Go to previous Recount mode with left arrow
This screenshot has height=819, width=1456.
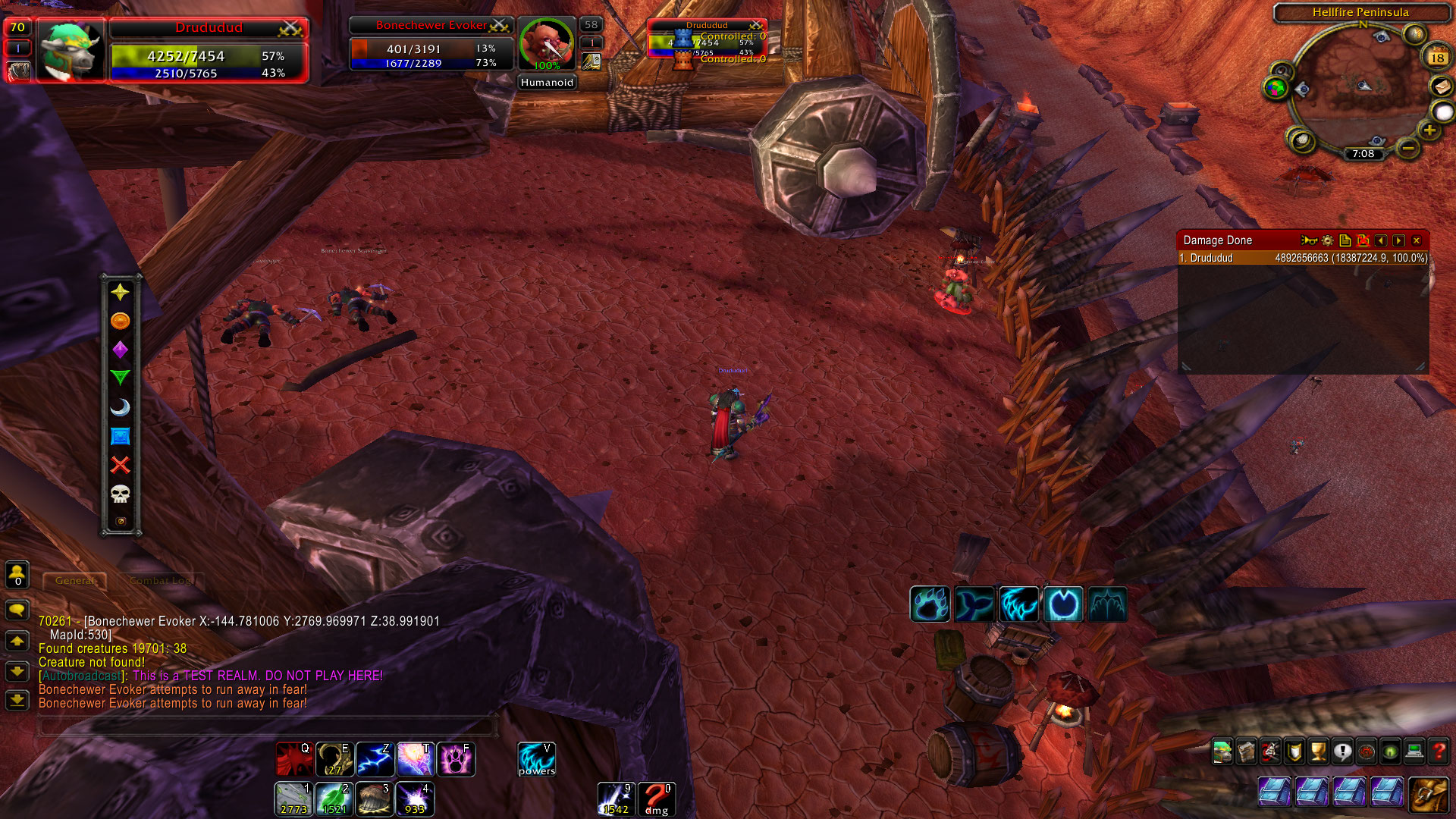pos(1380,240)
